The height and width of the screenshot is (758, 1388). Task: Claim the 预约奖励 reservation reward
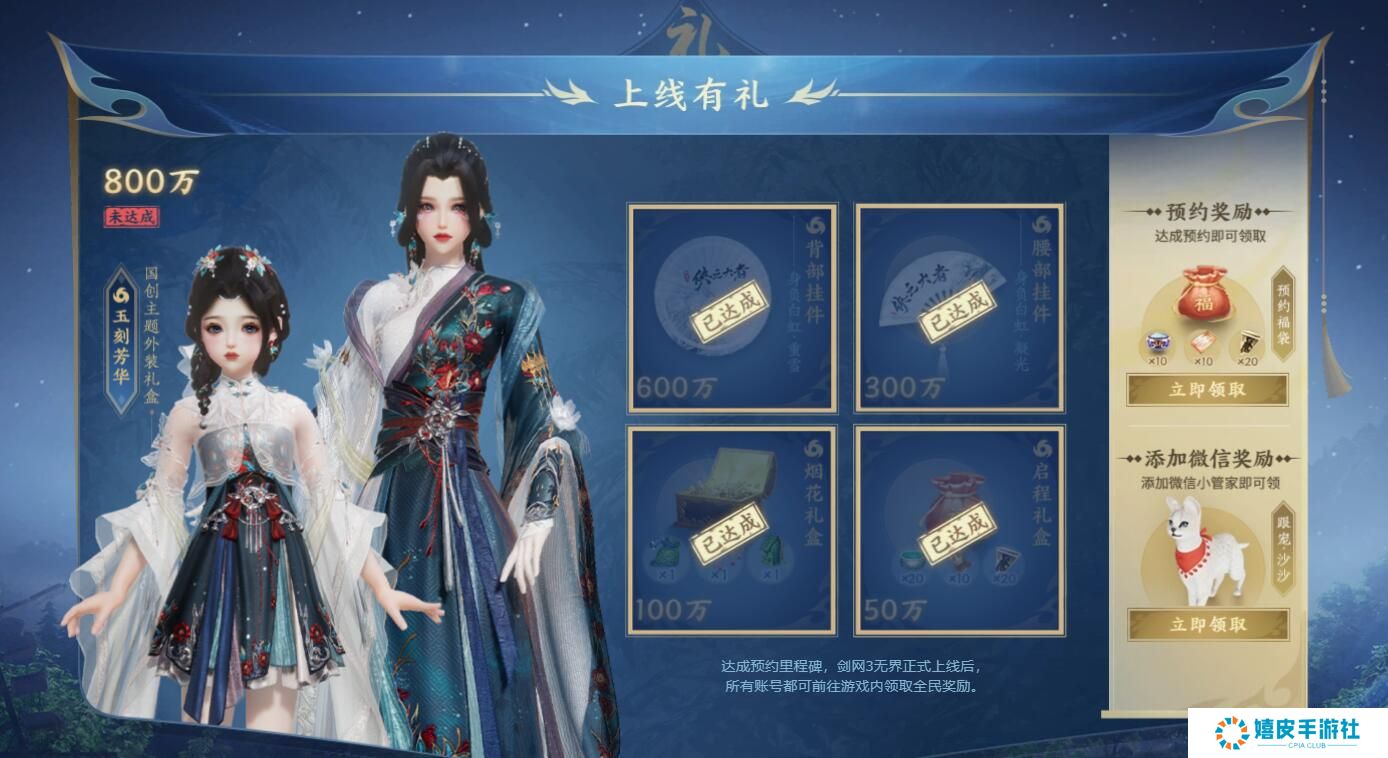(x=1207, y=390)
